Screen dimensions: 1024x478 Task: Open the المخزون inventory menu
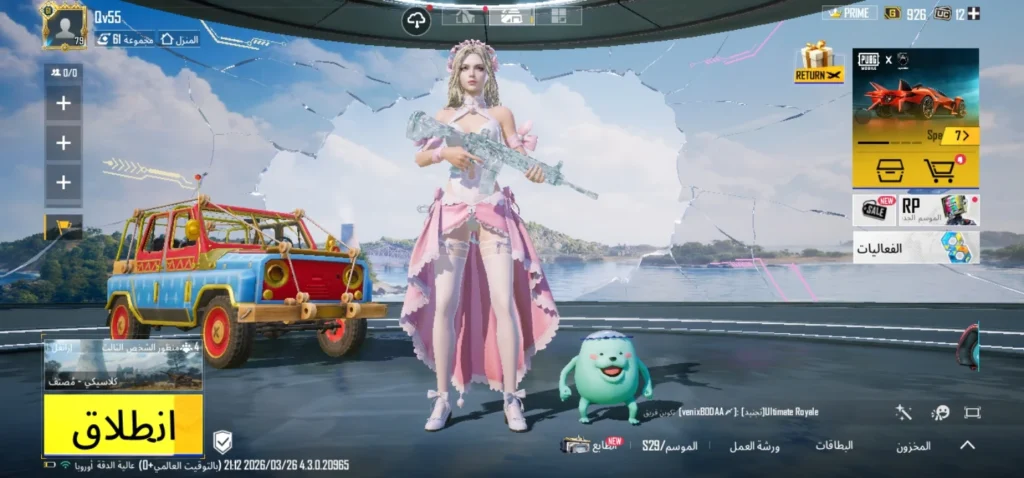coord(913,446)
